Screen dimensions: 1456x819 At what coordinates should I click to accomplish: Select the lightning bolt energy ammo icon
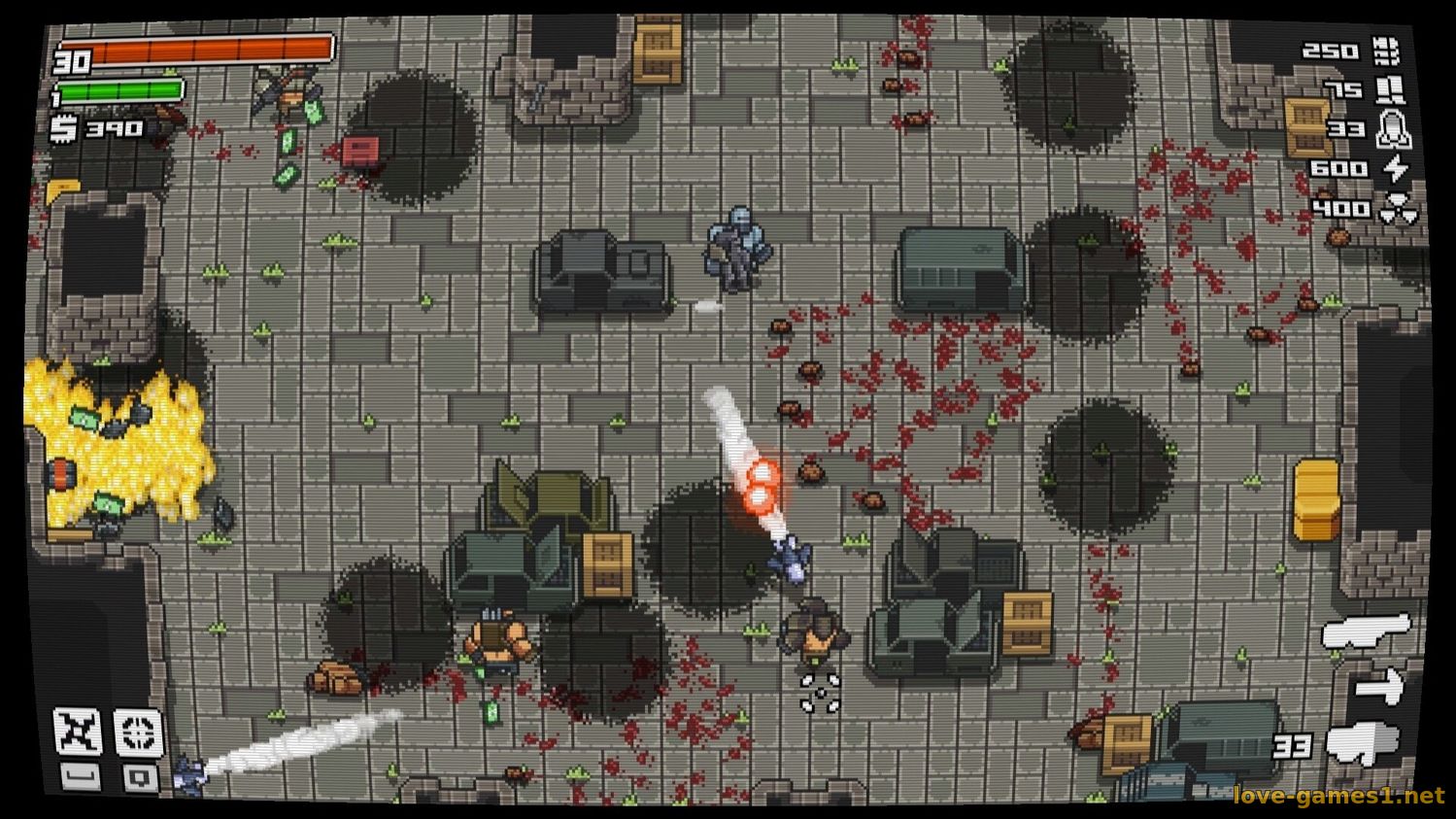point(1395,168)
